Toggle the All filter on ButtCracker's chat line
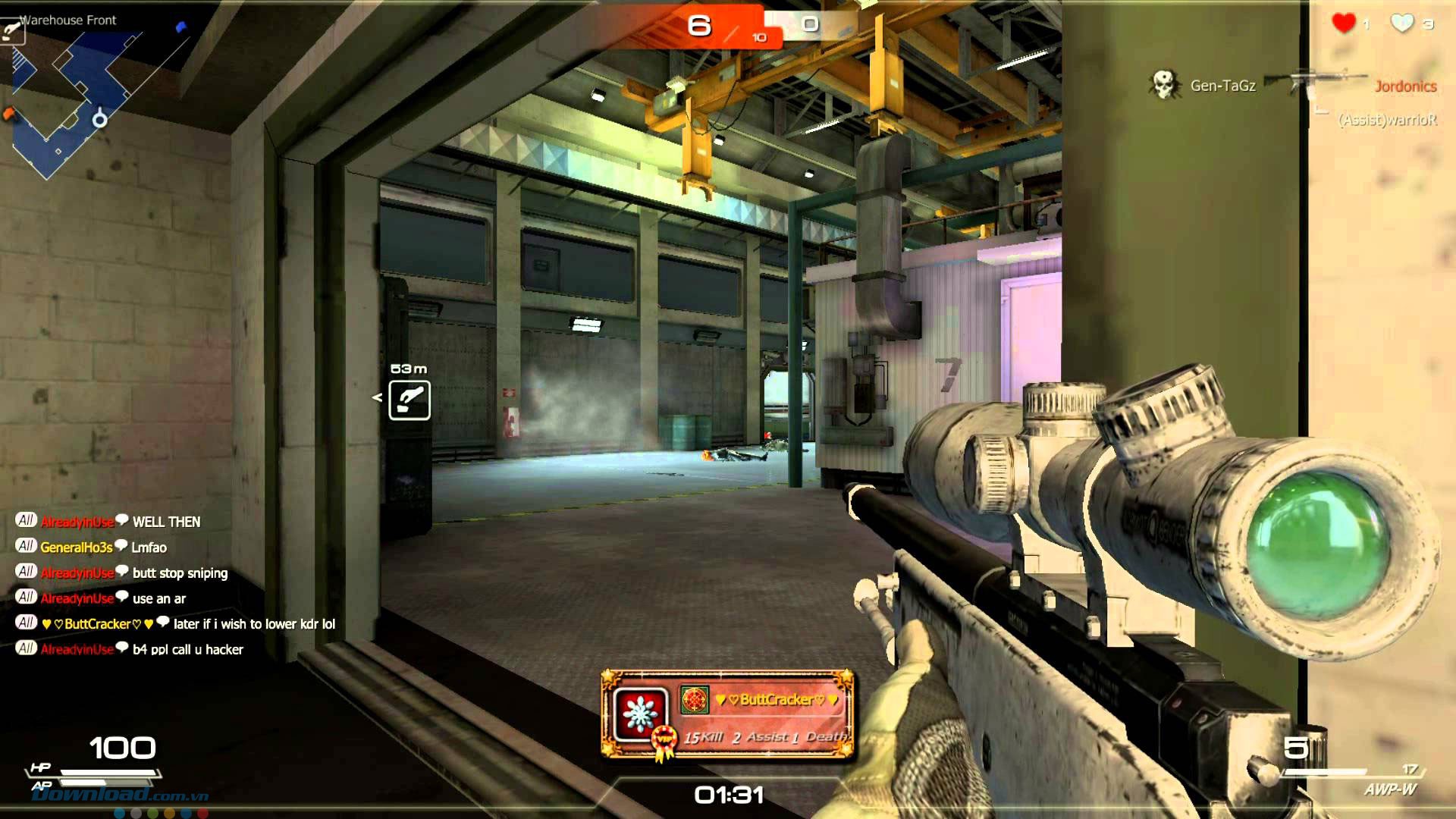Image resolution: width=1456 pixels, height=819 pixels. (x=25, y=623)
